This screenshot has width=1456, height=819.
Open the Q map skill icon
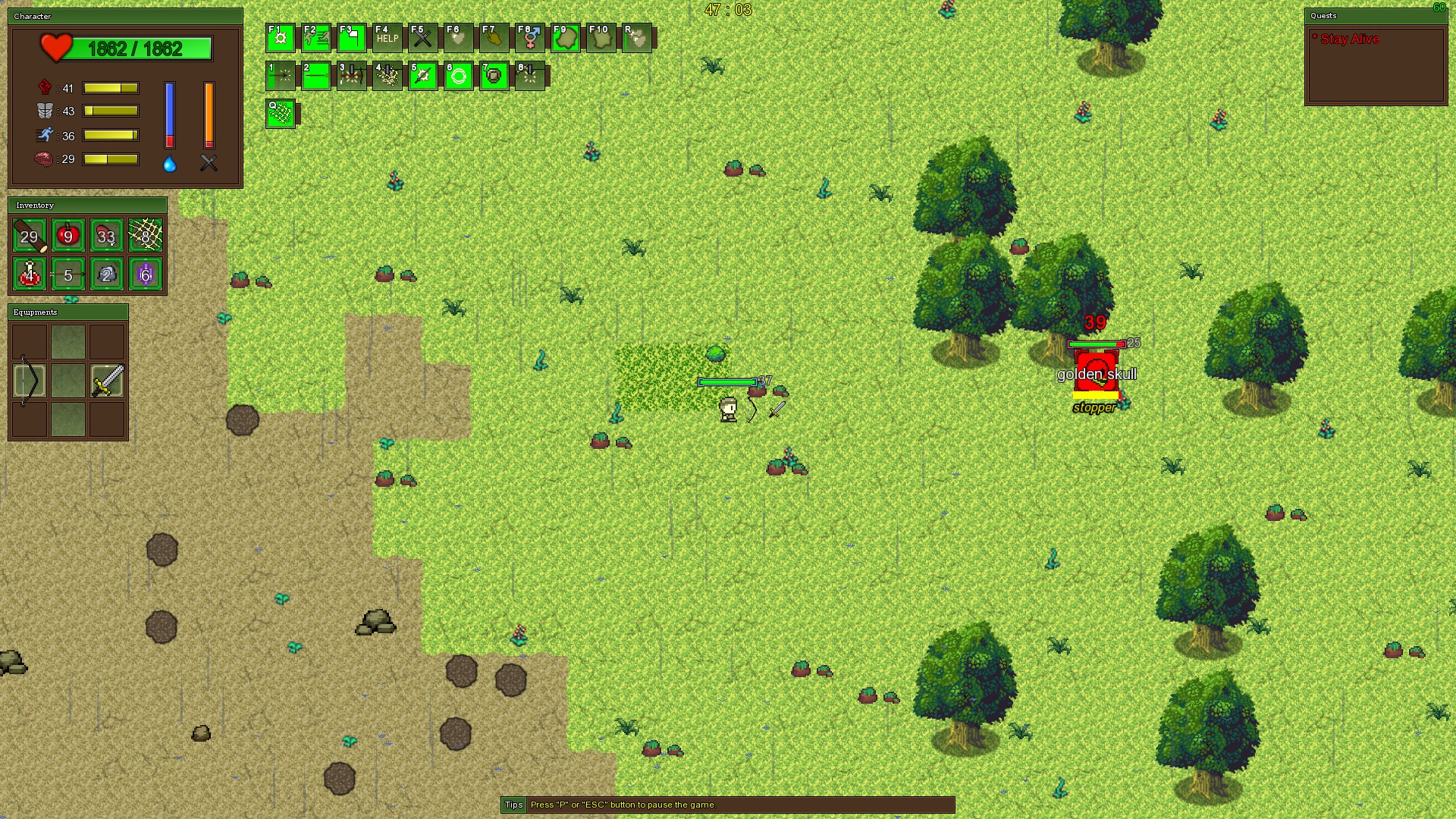280,115
